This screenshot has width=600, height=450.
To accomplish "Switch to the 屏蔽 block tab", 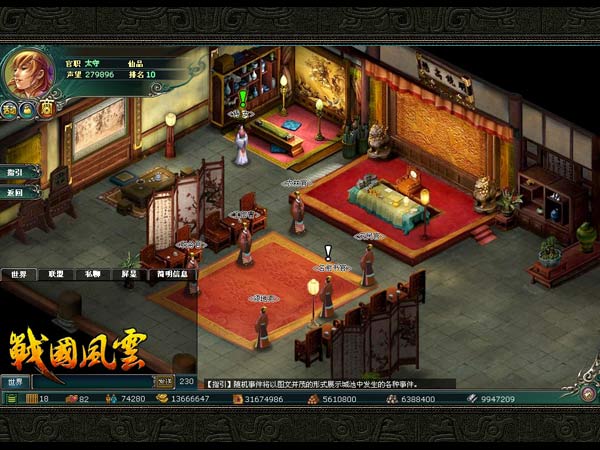I will 129,273.
